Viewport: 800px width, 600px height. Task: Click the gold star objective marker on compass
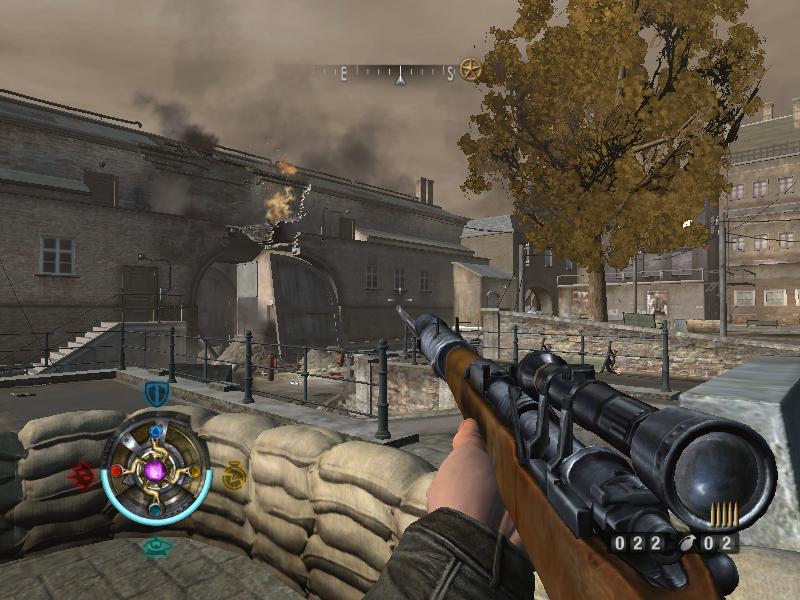pos(470,70)
